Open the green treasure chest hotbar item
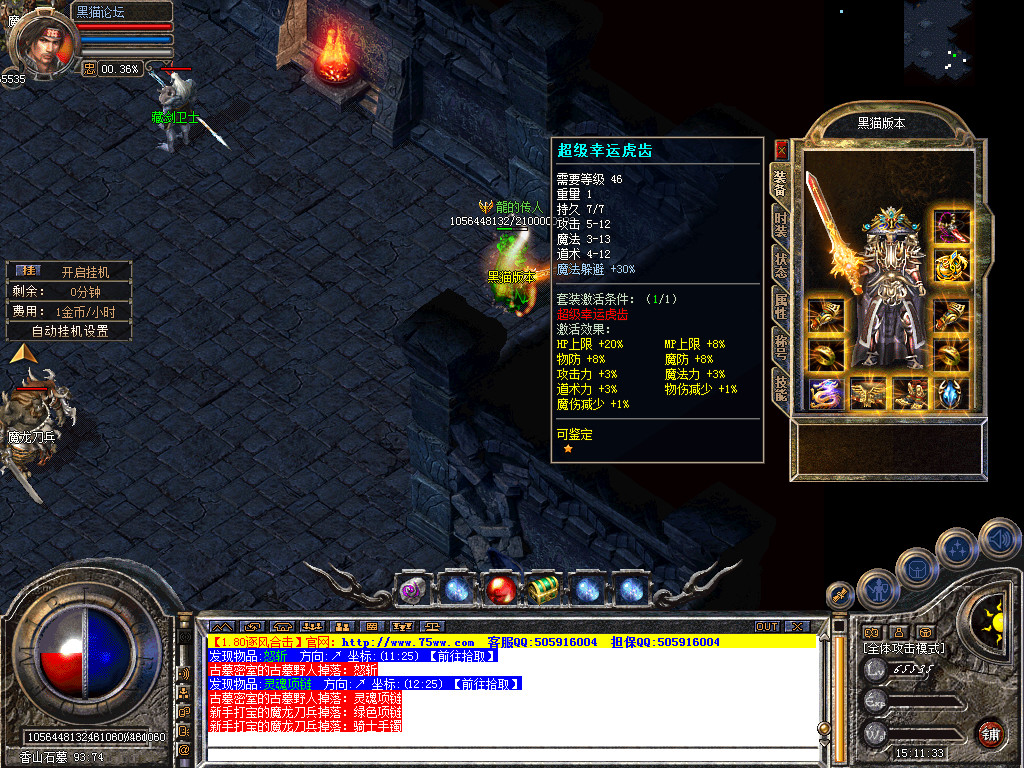The height and width of the screenshot is (768, 1024). point(543,590)
